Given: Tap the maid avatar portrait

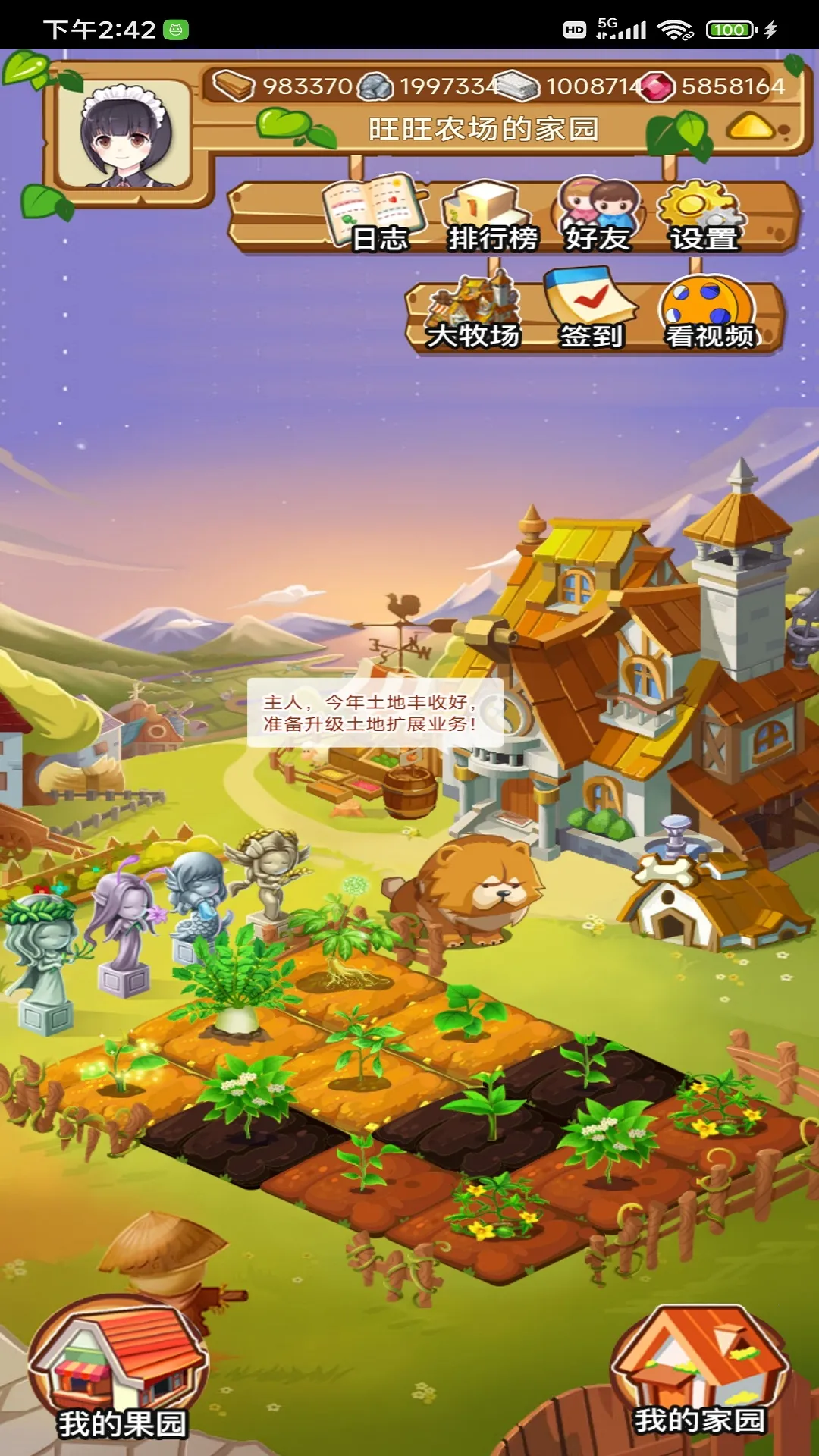Looking at the screenshot, I should (x=125, y=135).
